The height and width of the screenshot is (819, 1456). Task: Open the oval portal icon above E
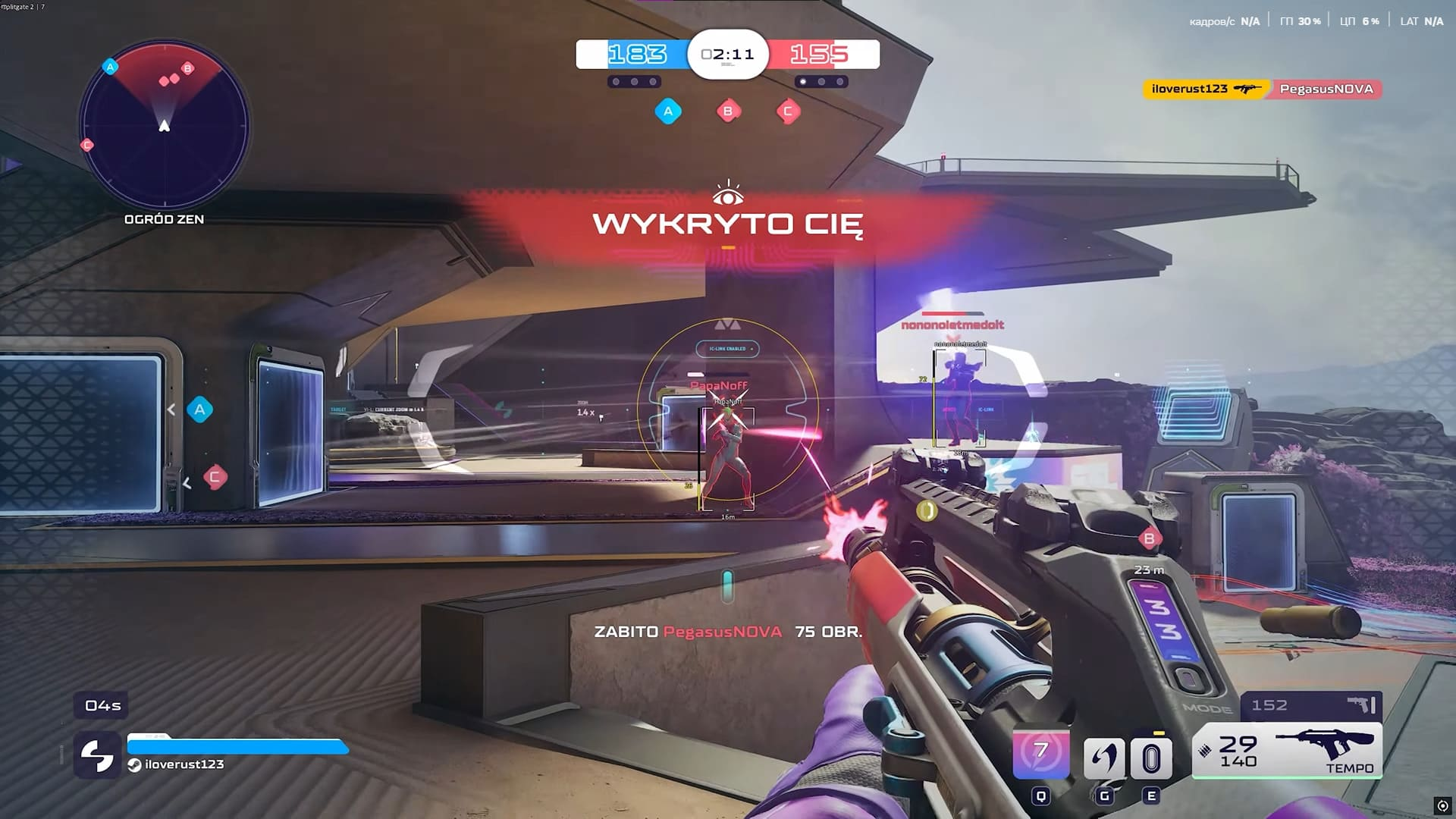tap(1151, 758)
